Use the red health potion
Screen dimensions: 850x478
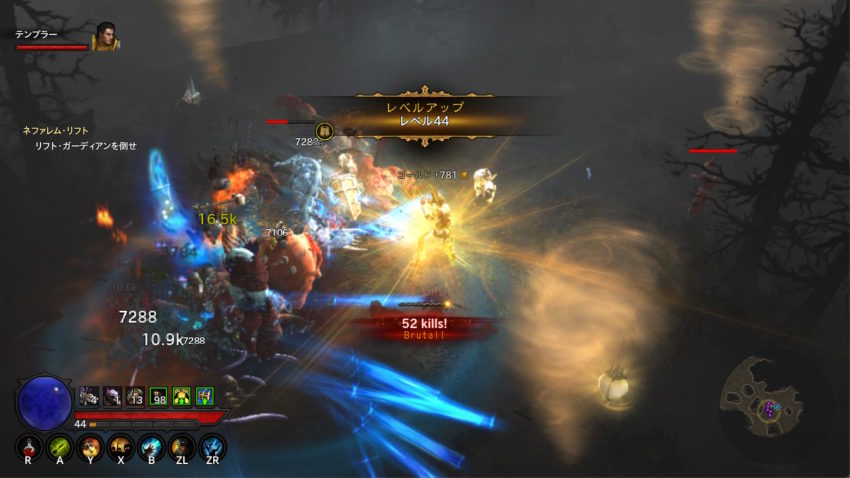click(30, 446)
